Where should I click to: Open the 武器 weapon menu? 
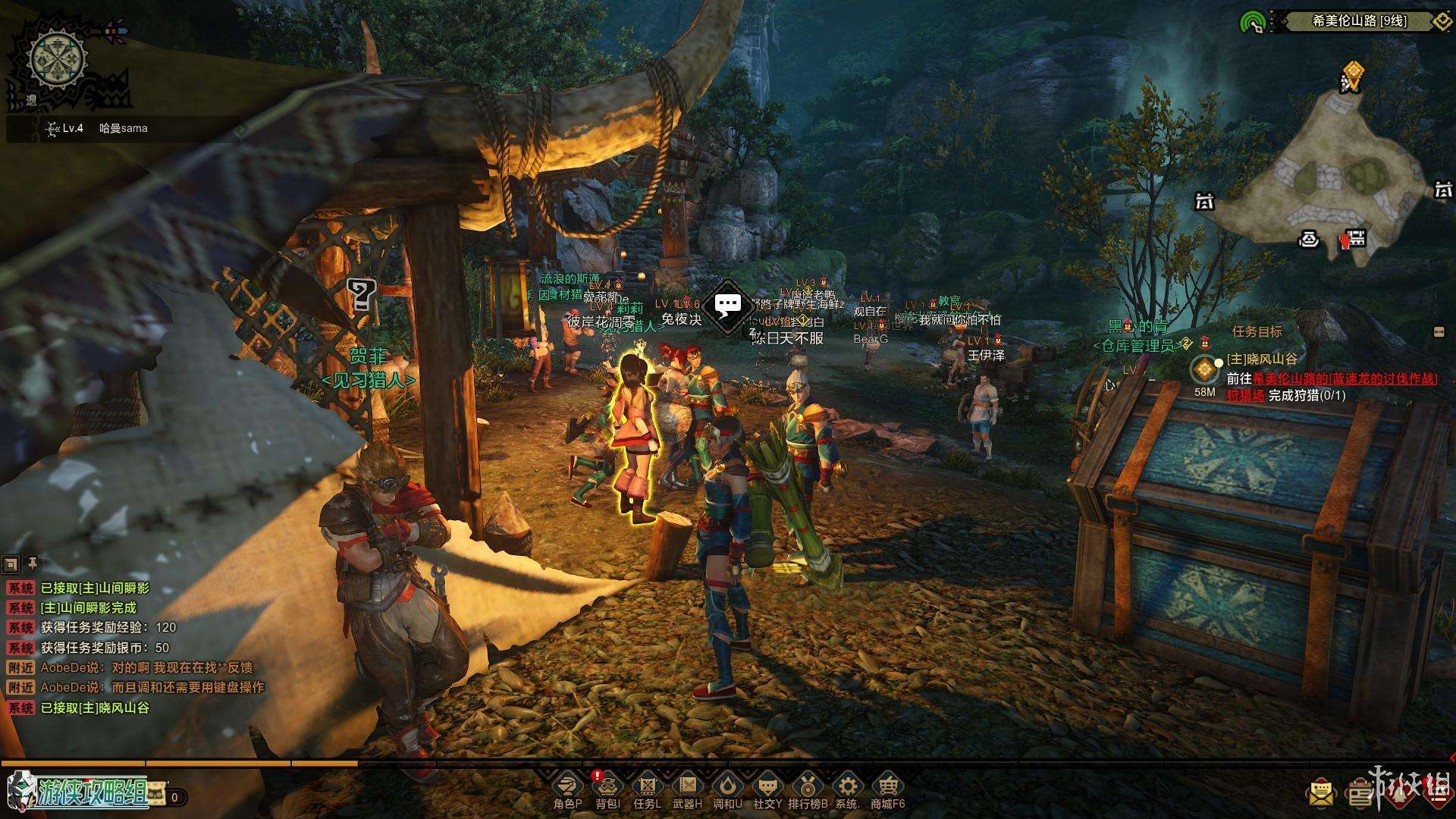pyautogui.click(x=687, y=789)
